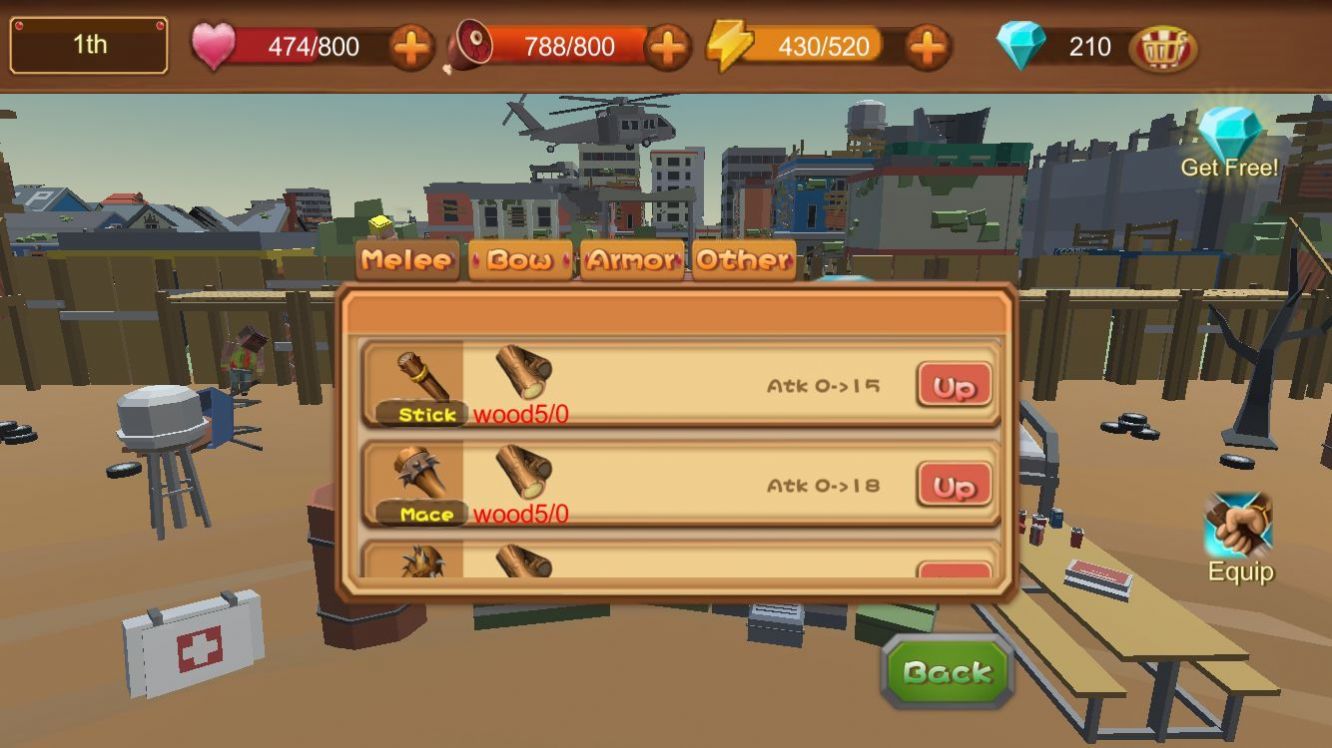The width and height of the screenshot is (1332, 748).
Task: Refill energy with the lightning plus button
Action: click(x=927, y=47)
